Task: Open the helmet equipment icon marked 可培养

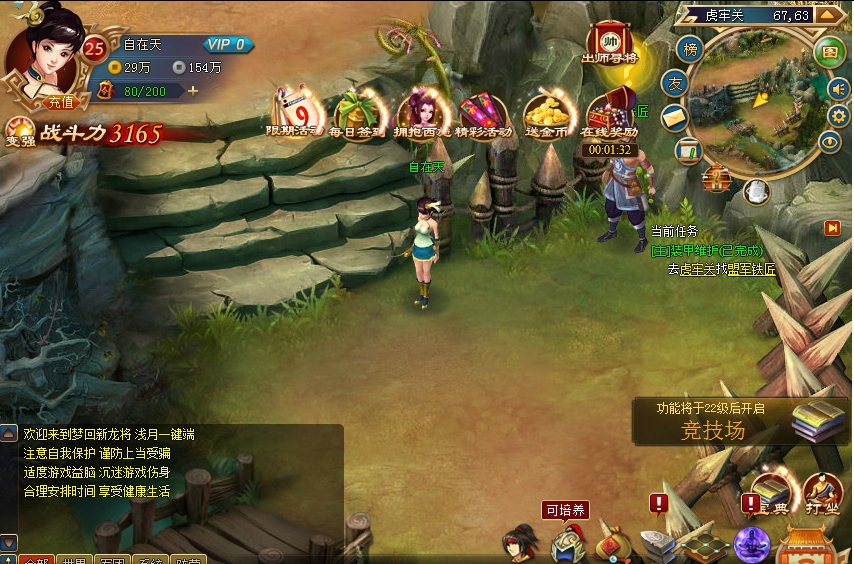Action: point(564,543)
